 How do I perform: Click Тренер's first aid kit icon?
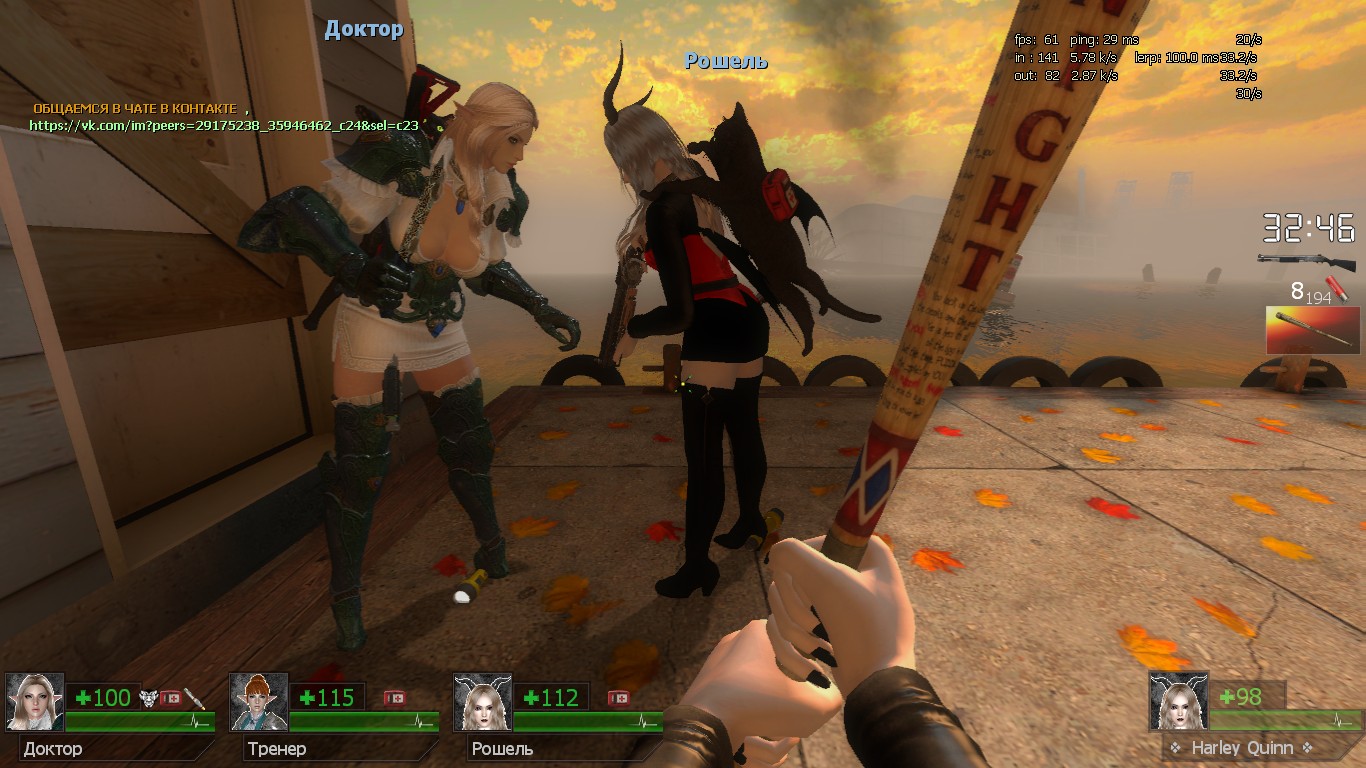[395, 698]
